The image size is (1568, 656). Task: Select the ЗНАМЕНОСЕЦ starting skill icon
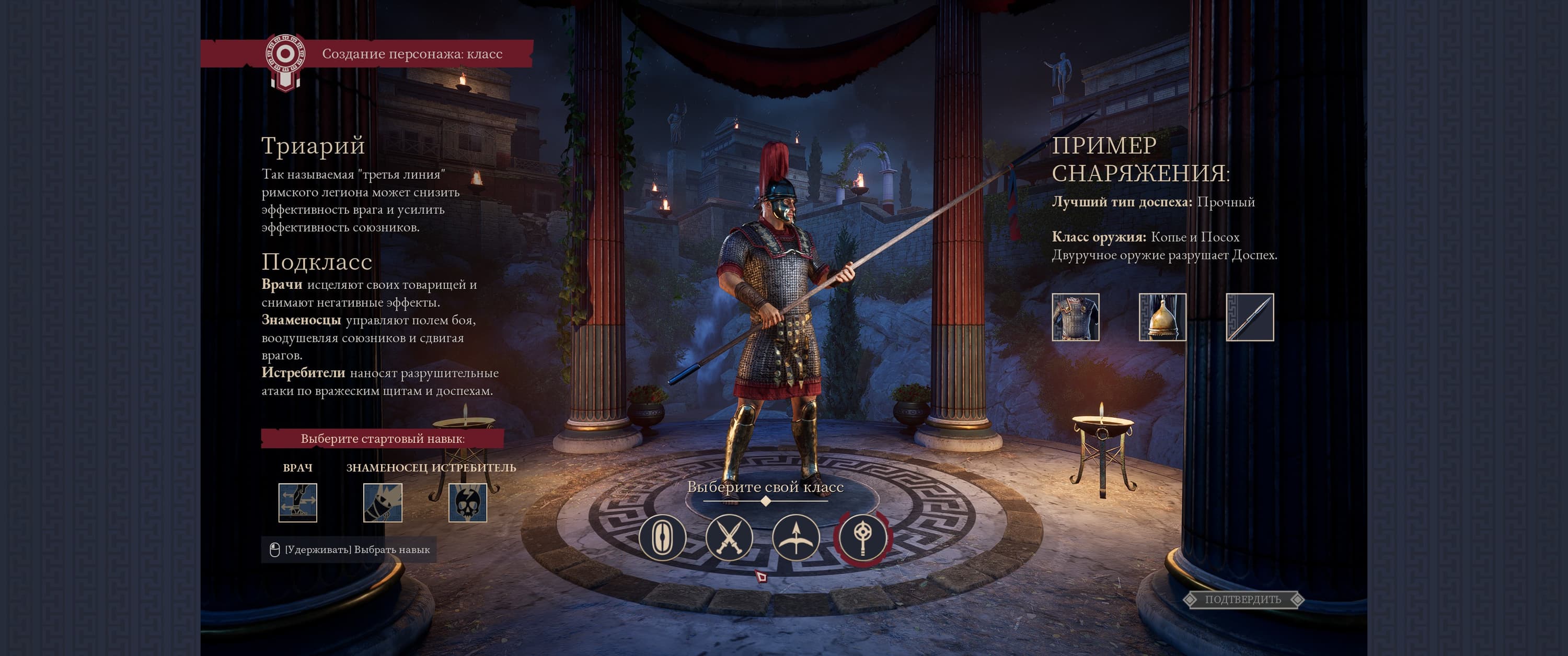point(382,502)
